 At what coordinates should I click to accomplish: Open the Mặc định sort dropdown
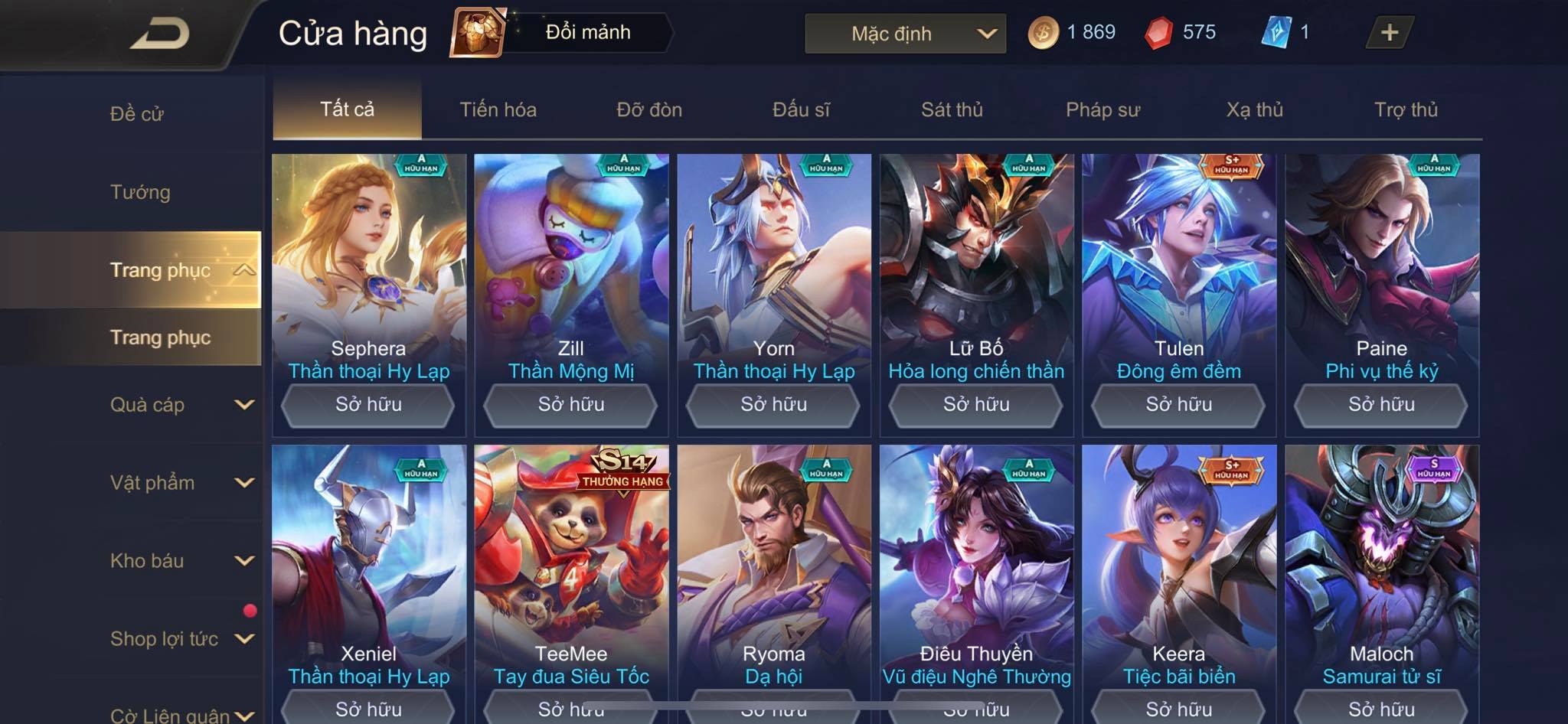(905, 34)
